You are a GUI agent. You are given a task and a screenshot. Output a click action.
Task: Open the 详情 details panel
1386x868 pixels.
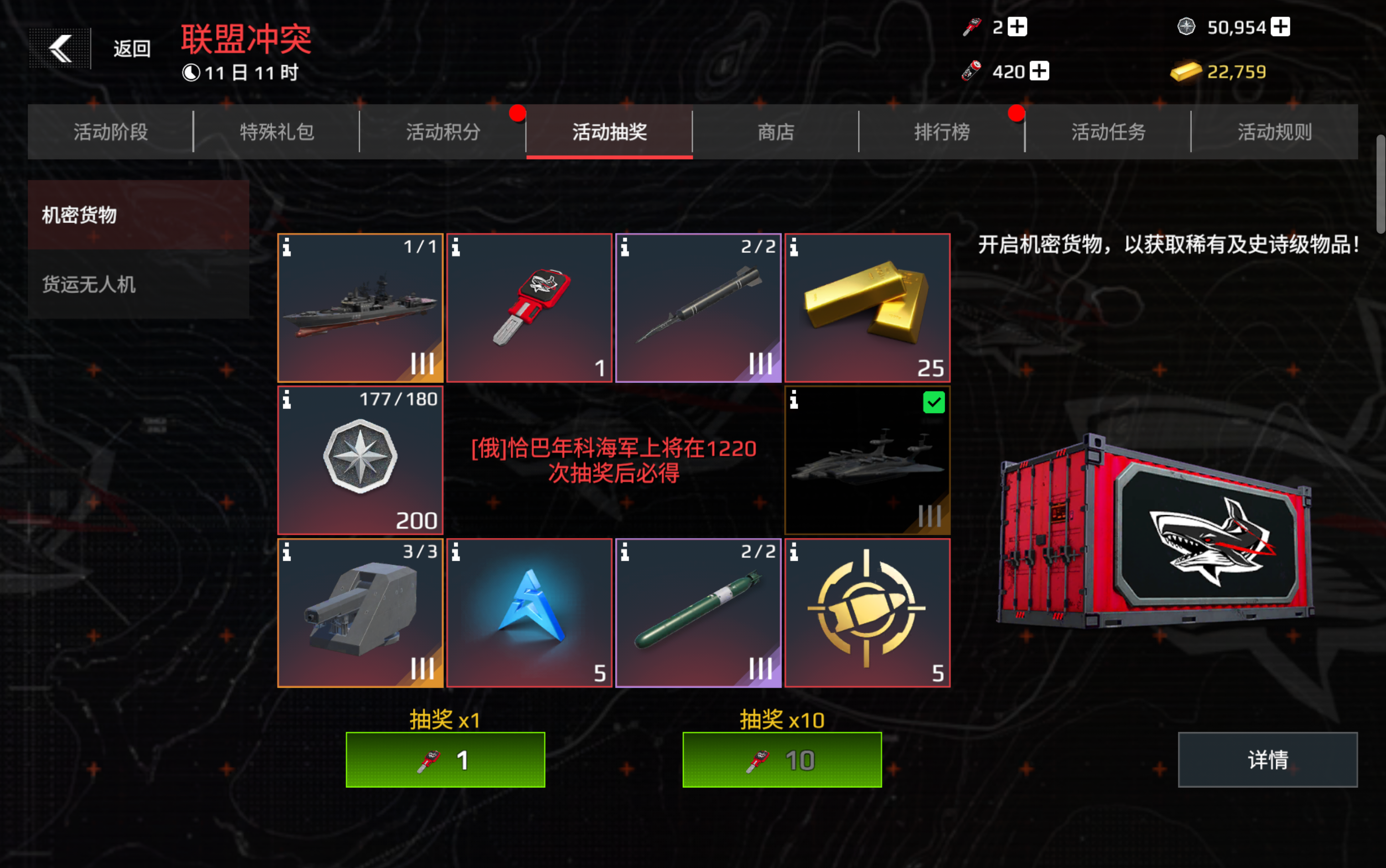(x=1267, y=759)
